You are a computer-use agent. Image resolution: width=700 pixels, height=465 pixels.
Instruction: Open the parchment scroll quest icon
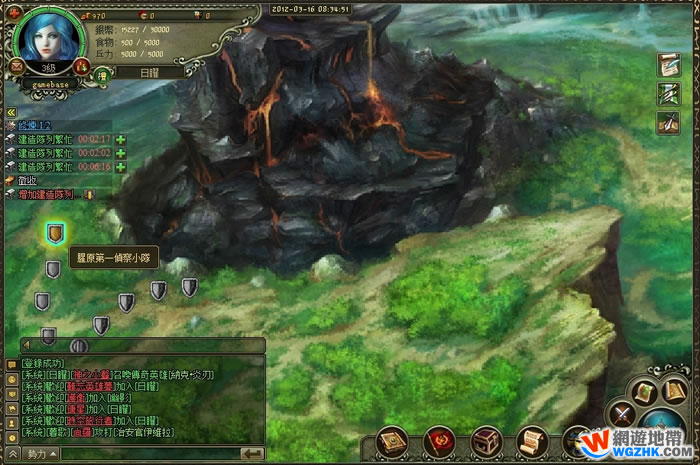click(x=532, y=440)
